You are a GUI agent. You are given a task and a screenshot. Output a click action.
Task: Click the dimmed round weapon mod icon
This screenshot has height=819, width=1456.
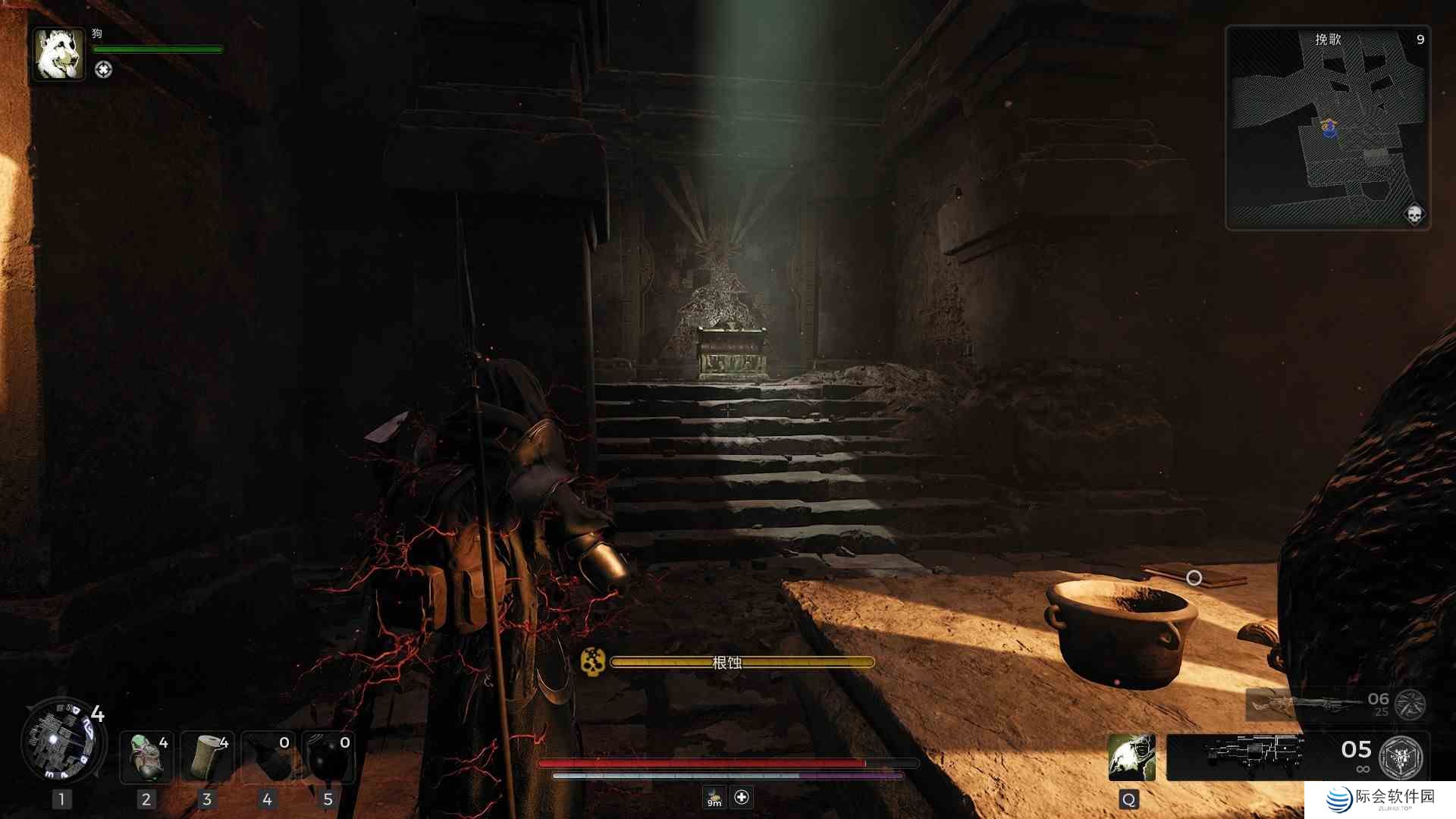(x=1410, y=704)
